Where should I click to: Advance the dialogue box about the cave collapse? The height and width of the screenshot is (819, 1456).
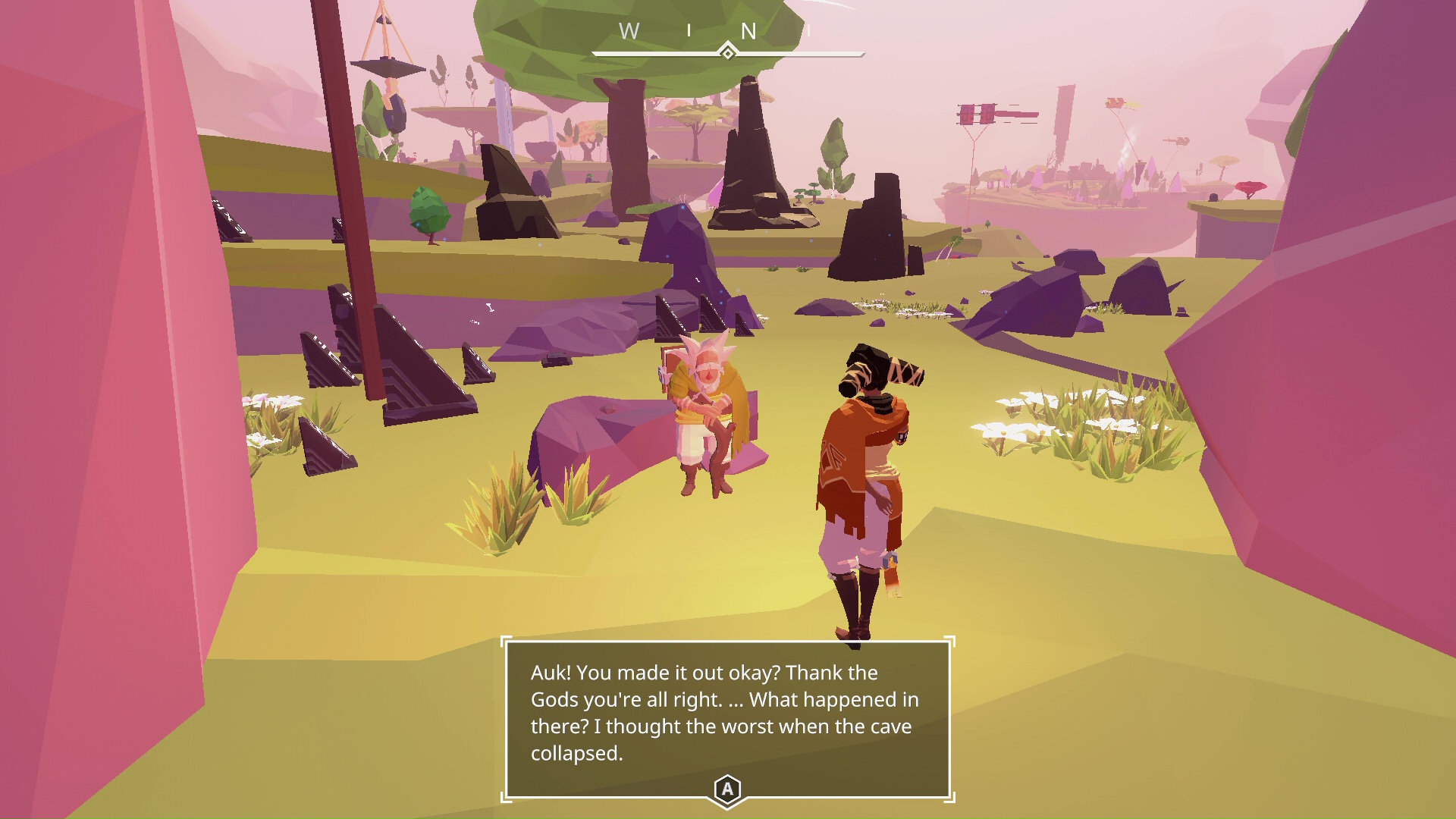point(727,789)
